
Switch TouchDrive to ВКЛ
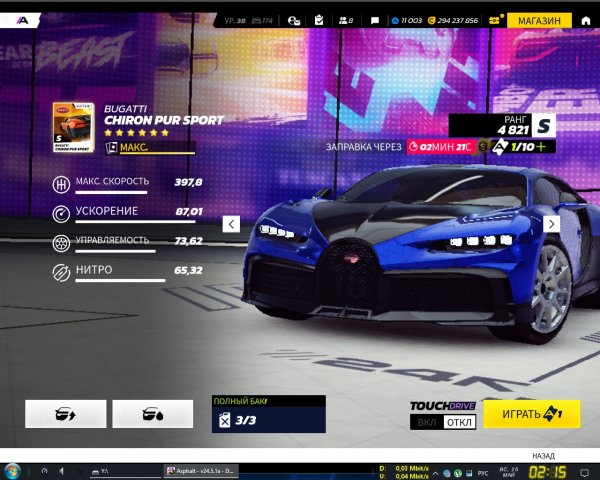(426, 422)
